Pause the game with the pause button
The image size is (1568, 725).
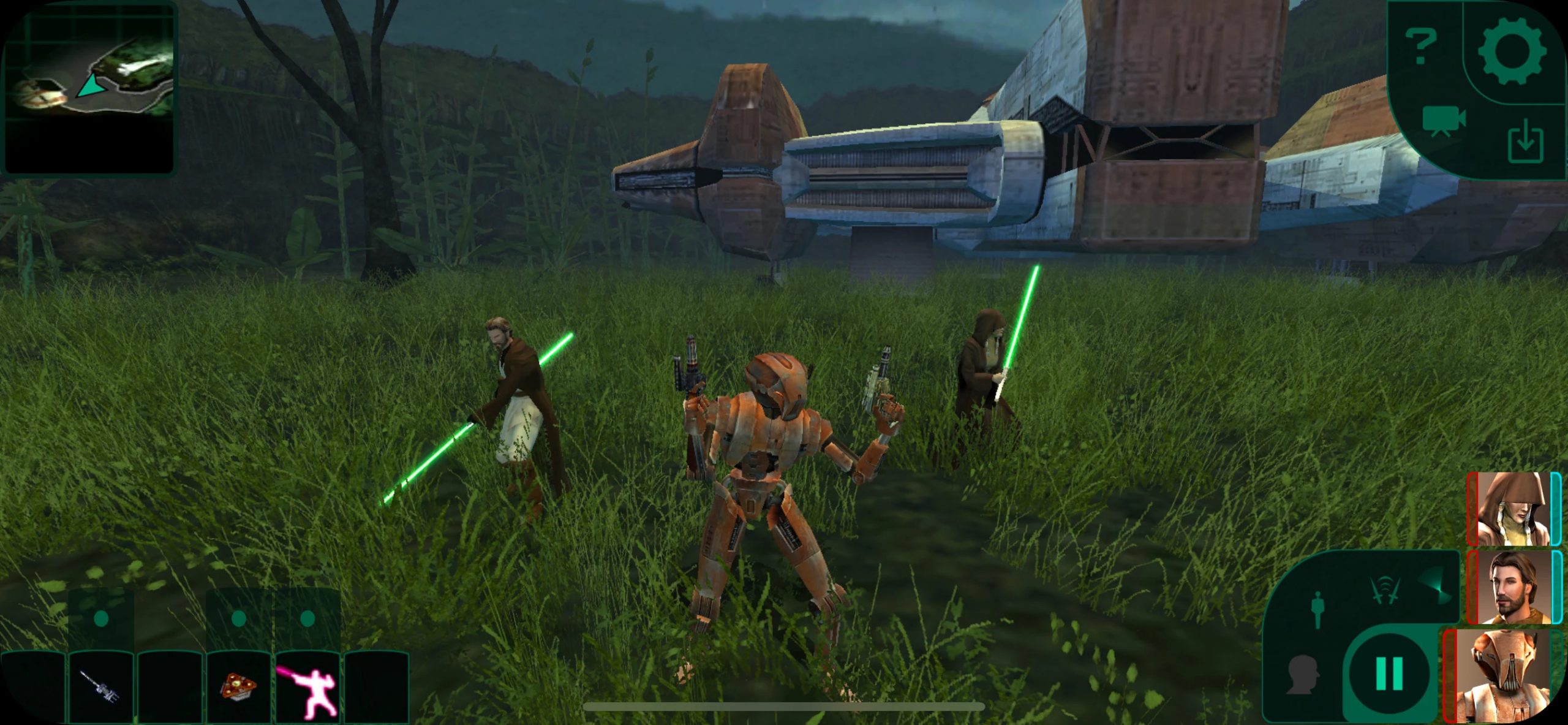pyautogui.click(x=1389, y=674)
